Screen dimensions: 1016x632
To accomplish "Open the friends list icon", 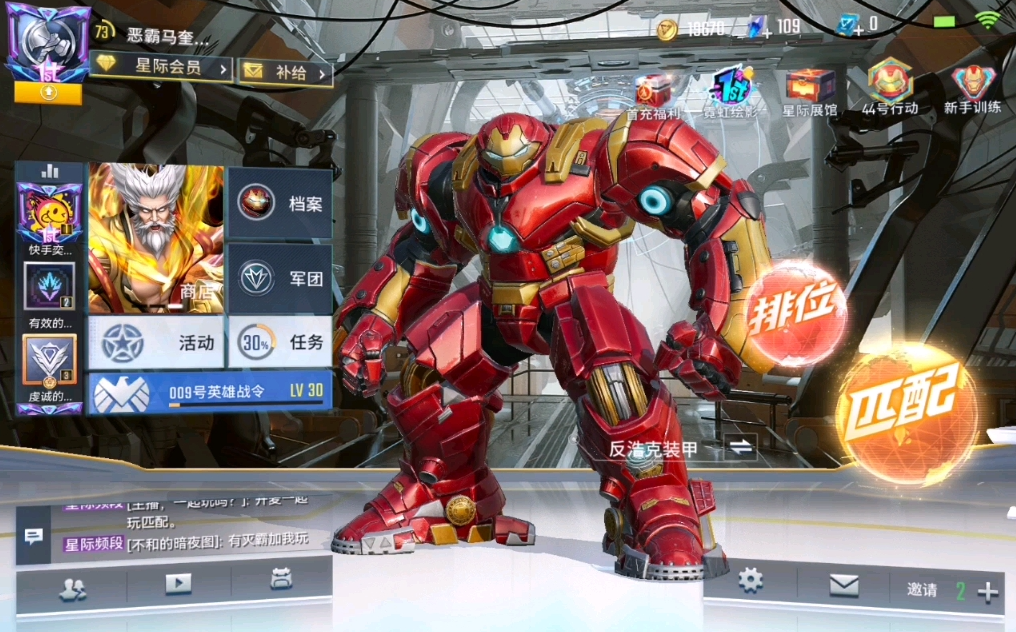I will coord(72,590).
